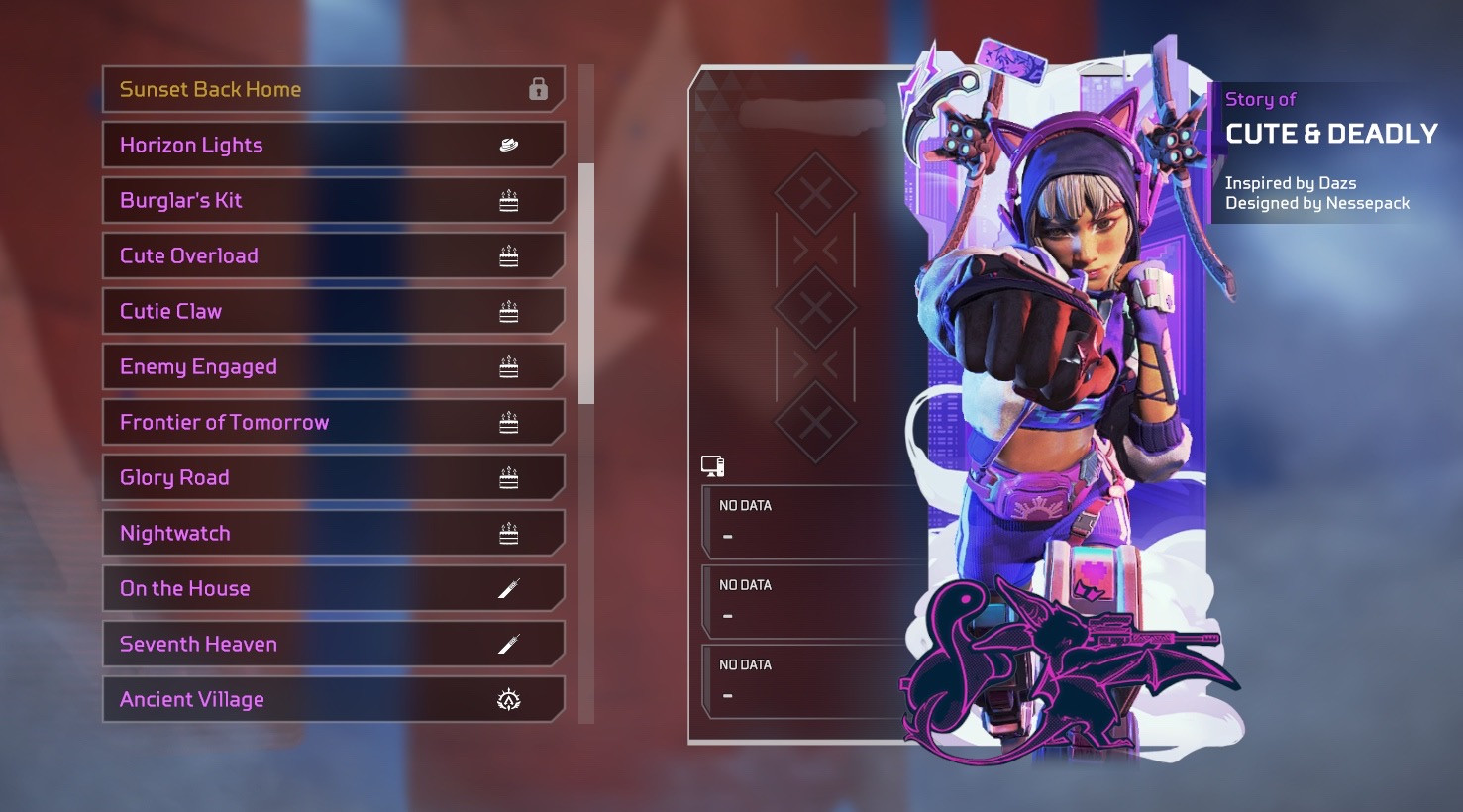
Task: Click the list scrollbar handle
Action: coord(586,283)
